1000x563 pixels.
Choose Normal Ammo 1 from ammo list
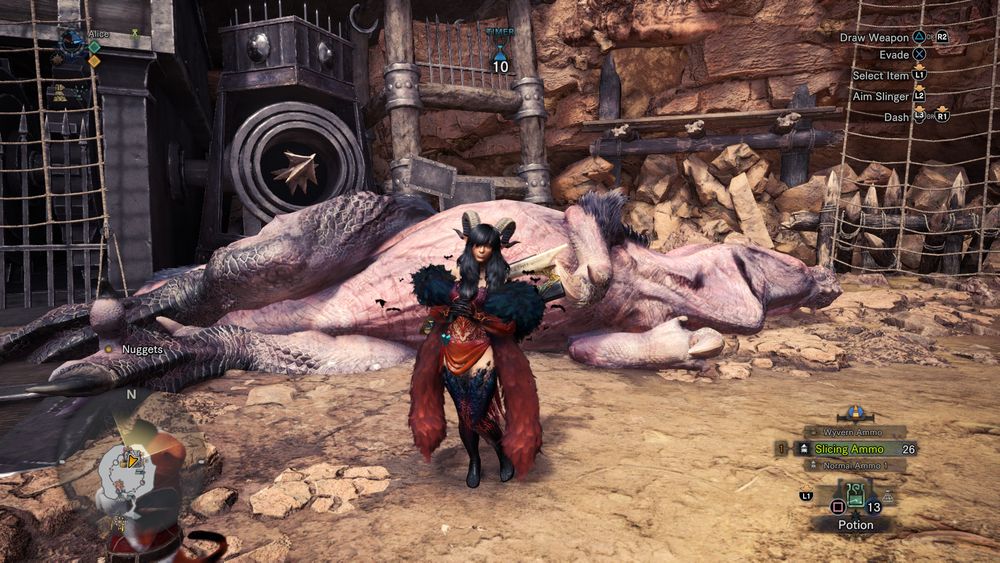click(x=851, y=465)
